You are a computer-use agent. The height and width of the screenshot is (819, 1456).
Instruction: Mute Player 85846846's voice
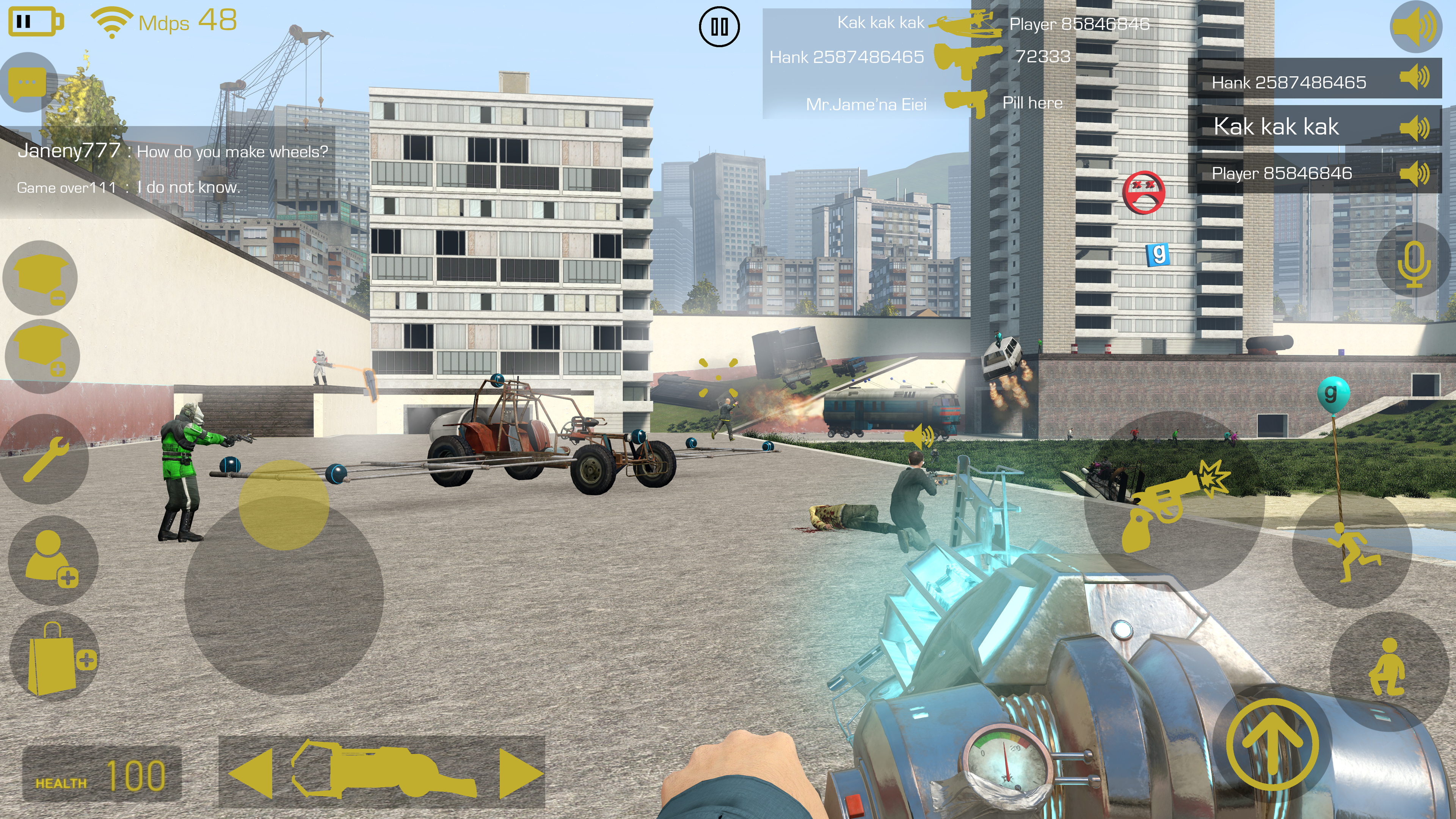[1414, 174]
